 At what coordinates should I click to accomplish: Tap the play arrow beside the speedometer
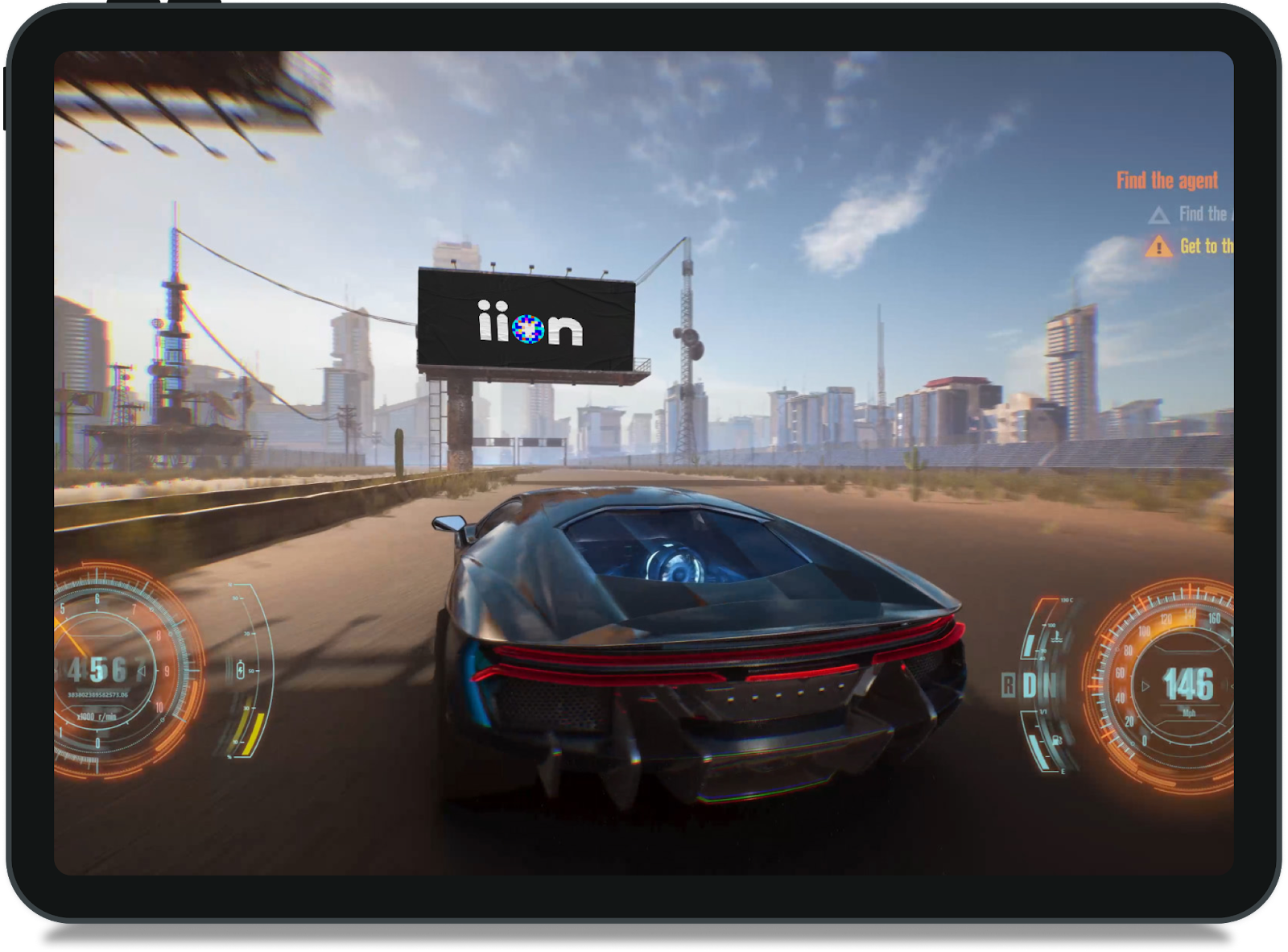(x=1145, y=686)
